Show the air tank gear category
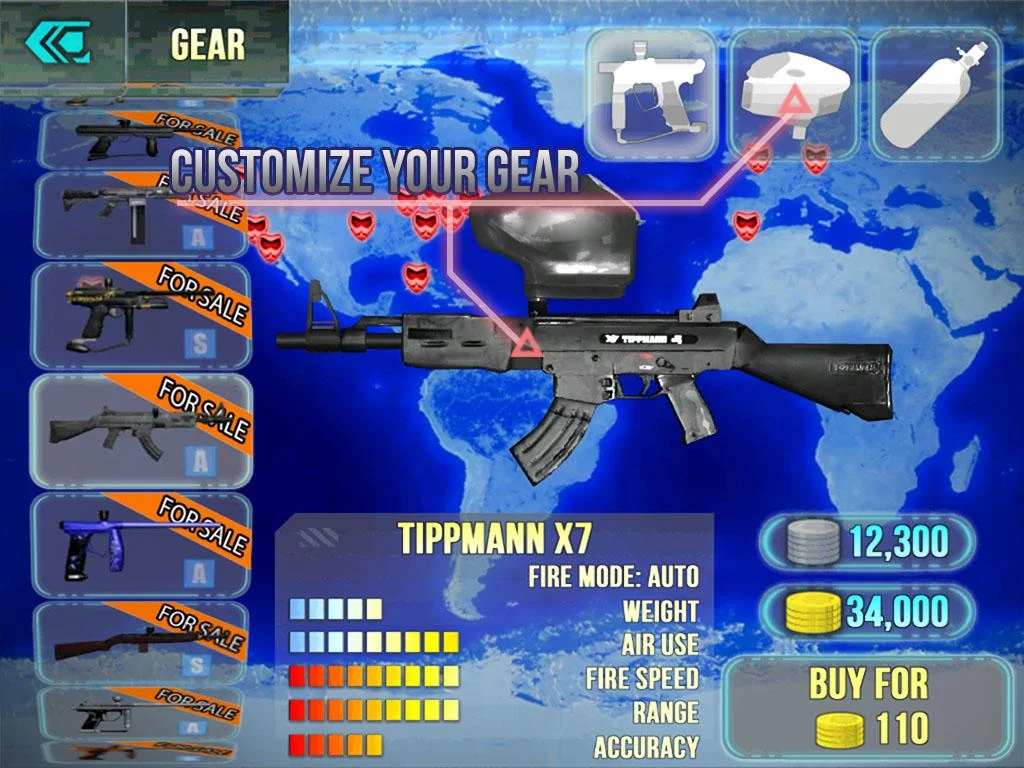 [x=935, y=93]
